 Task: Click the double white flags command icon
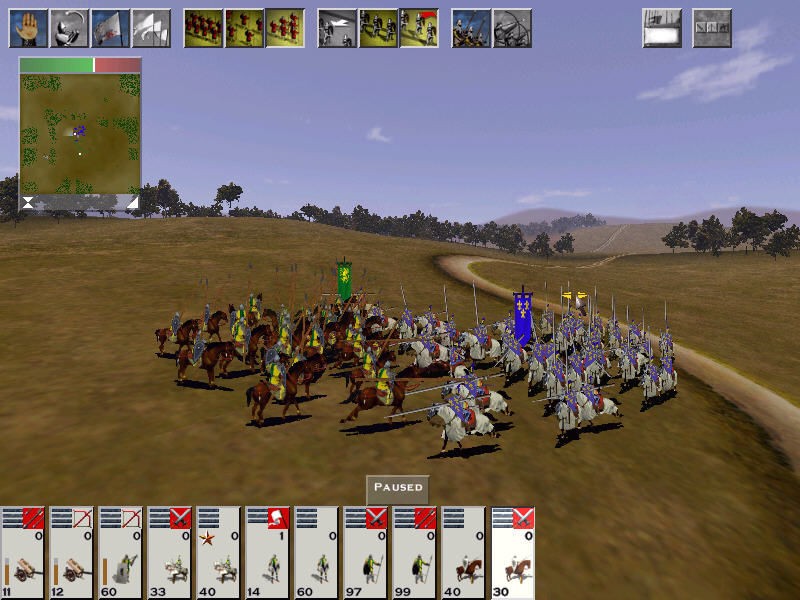[x=150, y=28]
